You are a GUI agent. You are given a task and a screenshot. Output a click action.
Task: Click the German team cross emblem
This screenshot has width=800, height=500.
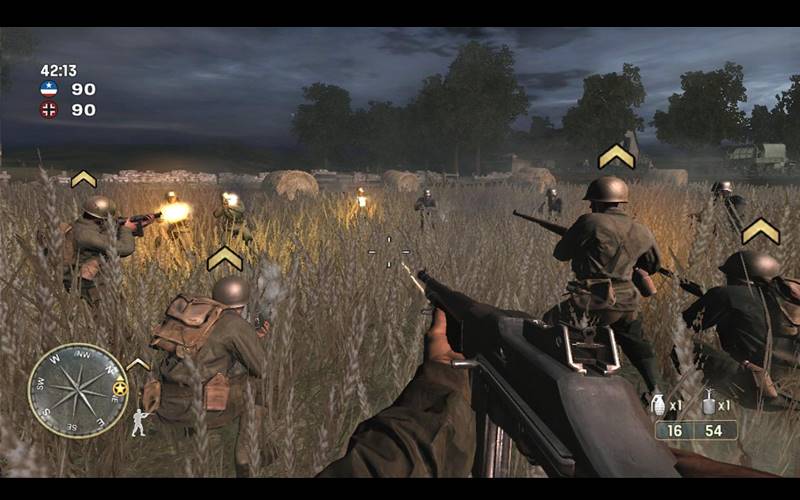[x=49, y=110]
